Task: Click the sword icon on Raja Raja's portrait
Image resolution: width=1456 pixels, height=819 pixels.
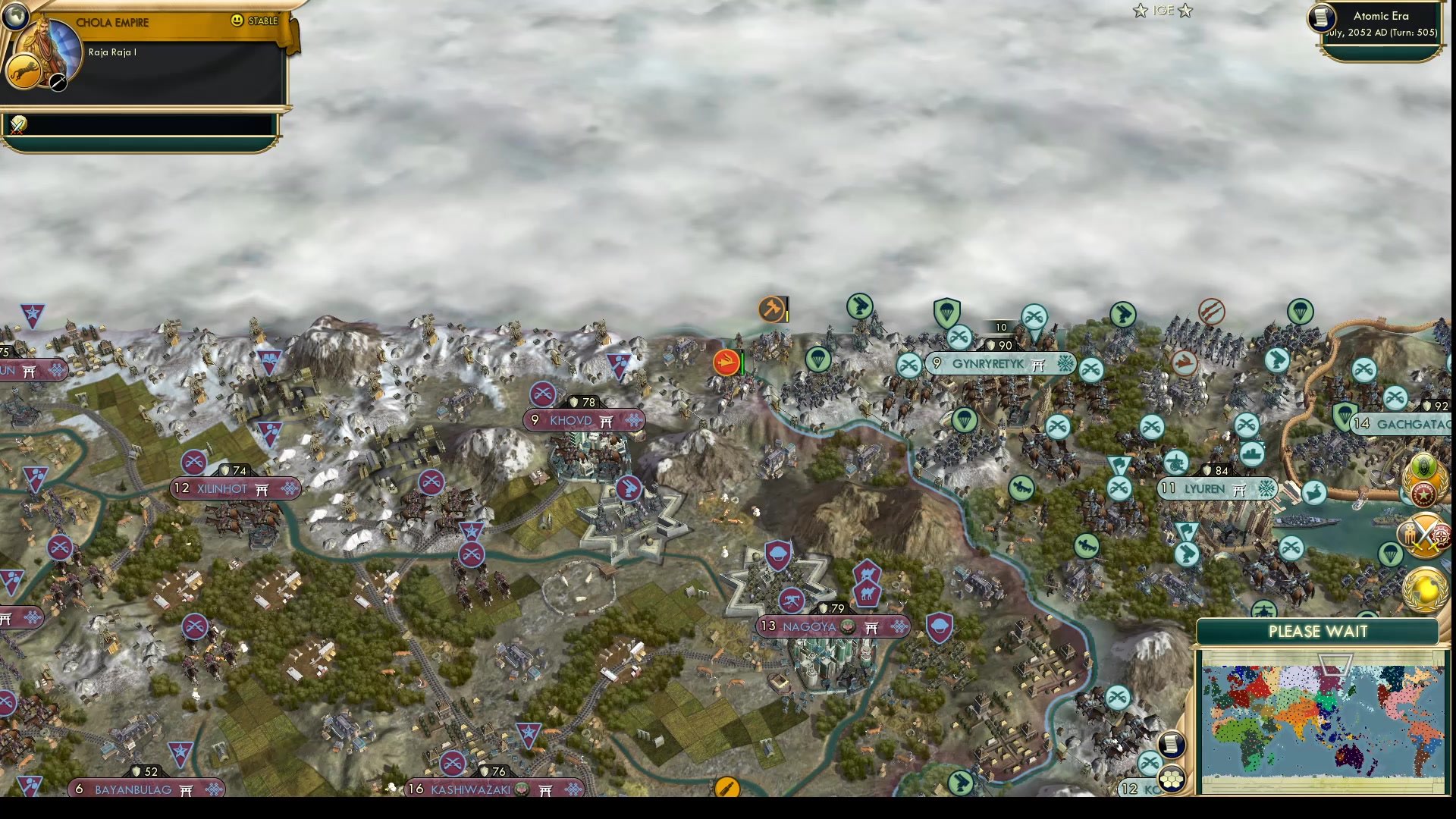Action: click(x=58, y=83)
